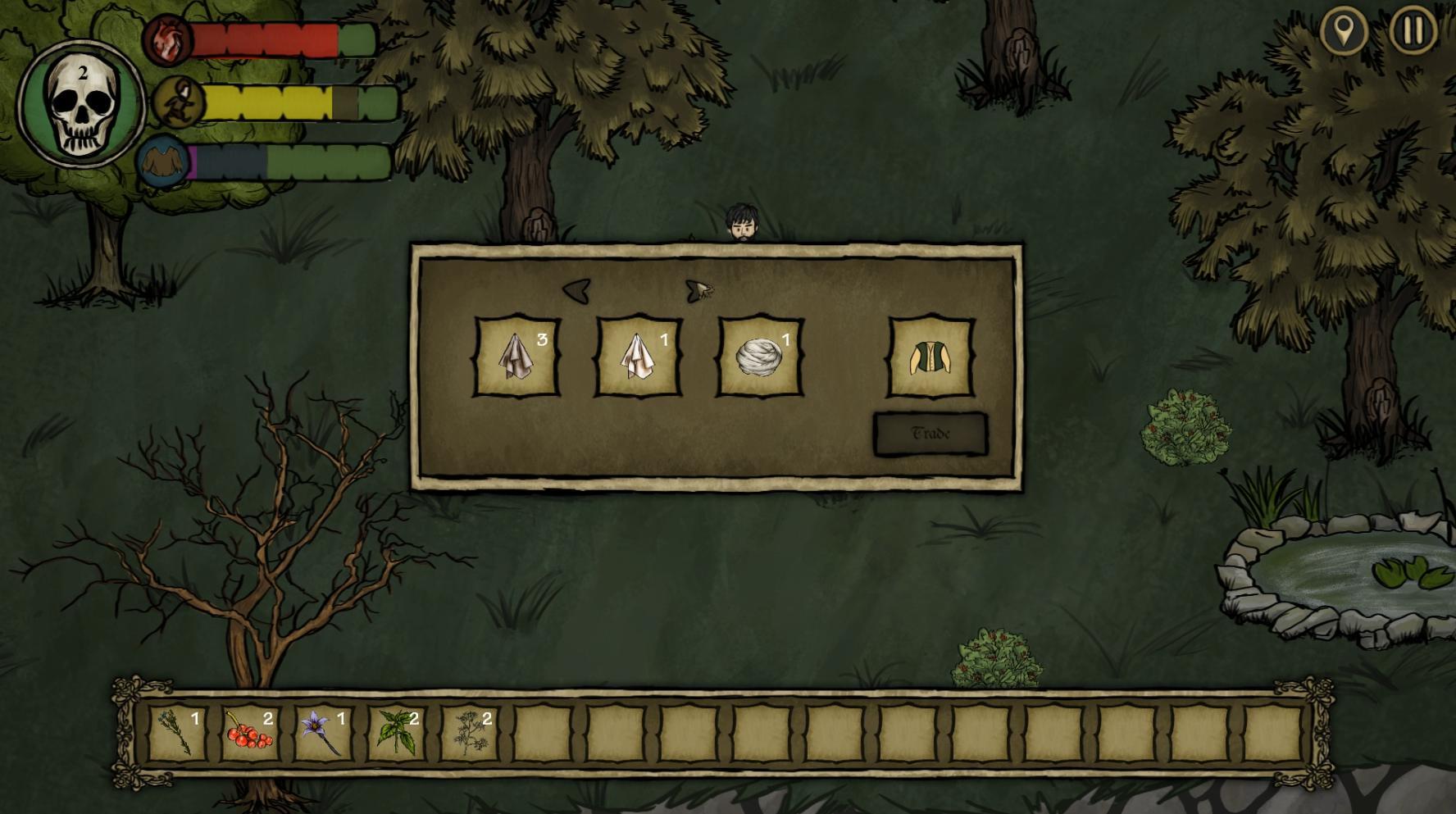Open the map with the pin icon
Screen dimensions: 1456x814
(x=1344, y=31)
